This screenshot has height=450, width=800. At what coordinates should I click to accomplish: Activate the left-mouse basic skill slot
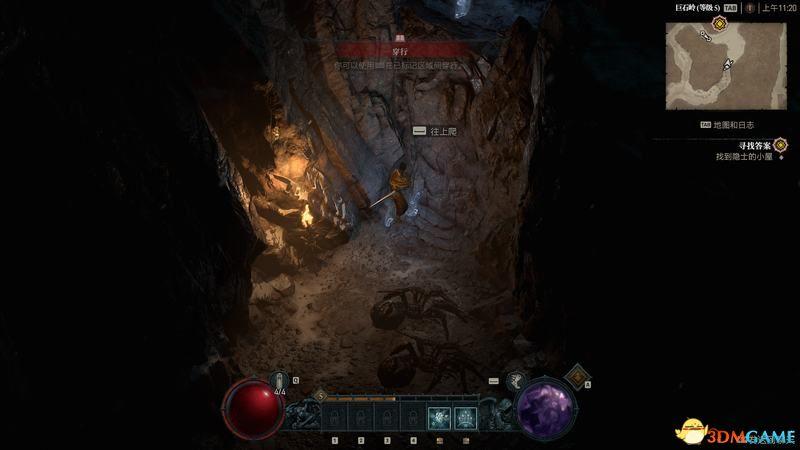(x=438, y=418)
